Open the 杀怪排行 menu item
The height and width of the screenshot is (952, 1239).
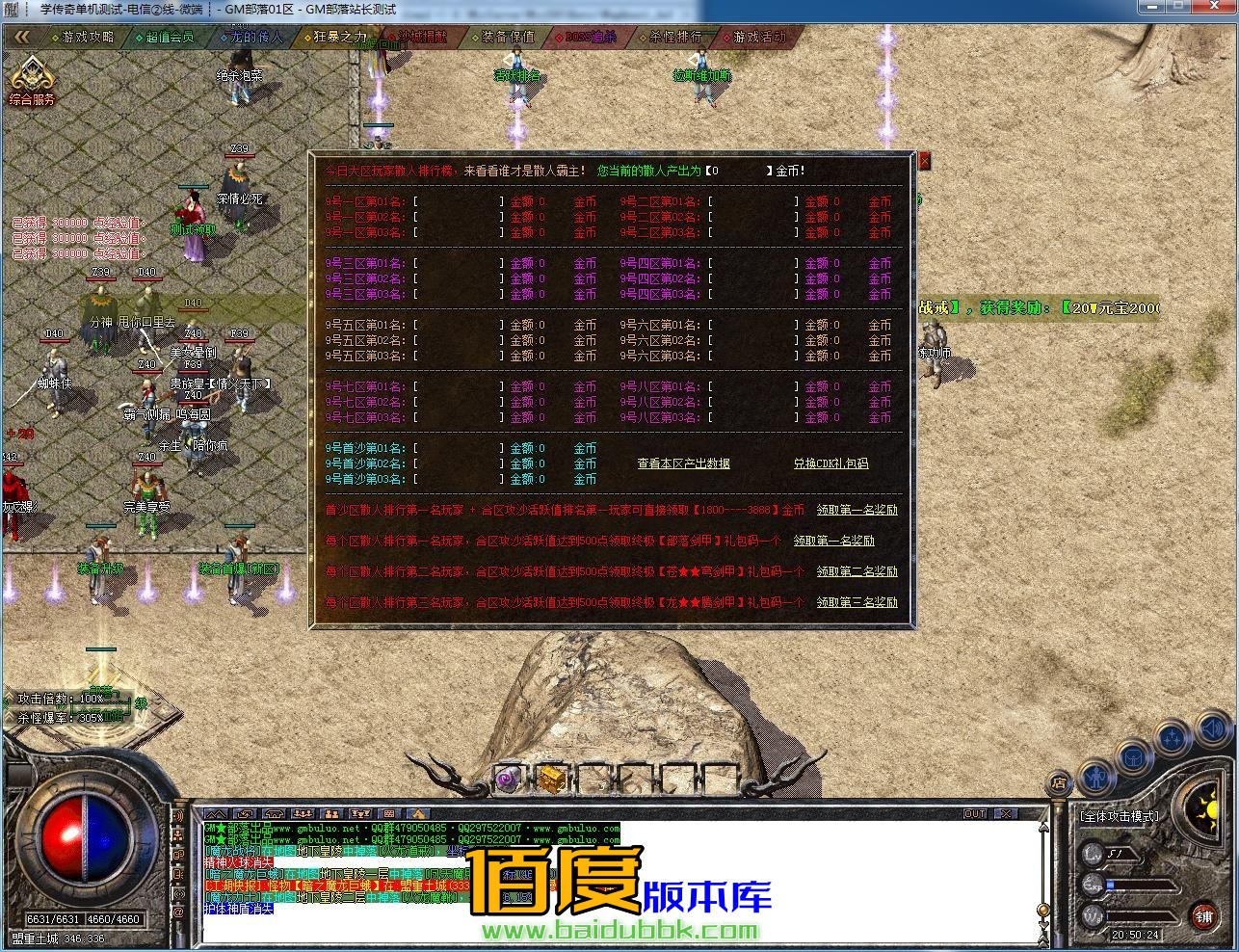[x=674, y=39]
